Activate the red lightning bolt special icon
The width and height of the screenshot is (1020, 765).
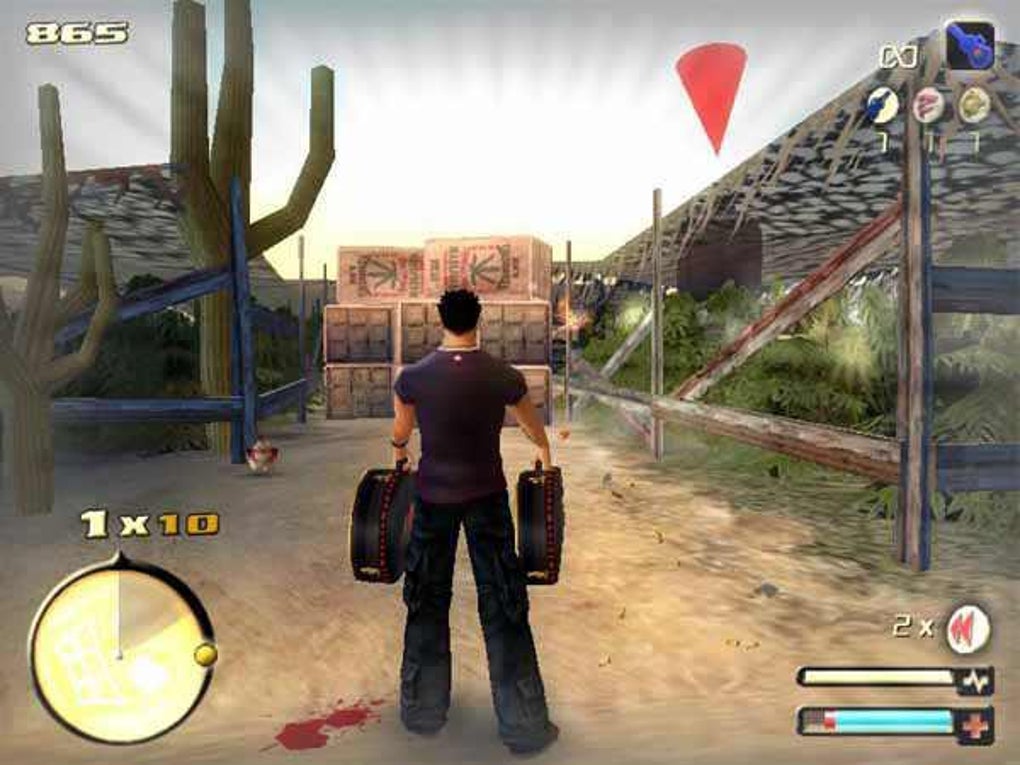[968, 628]
